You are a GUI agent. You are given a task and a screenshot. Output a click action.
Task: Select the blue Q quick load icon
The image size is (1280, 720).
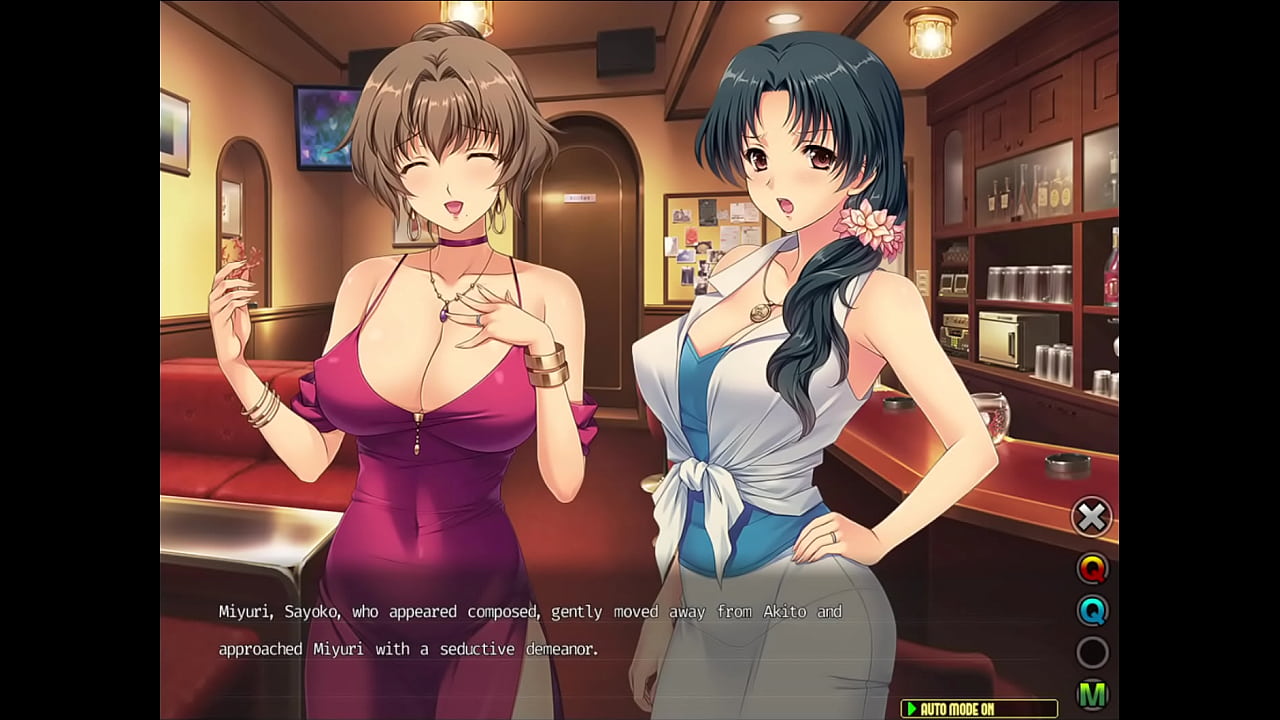pos(1093,609)
